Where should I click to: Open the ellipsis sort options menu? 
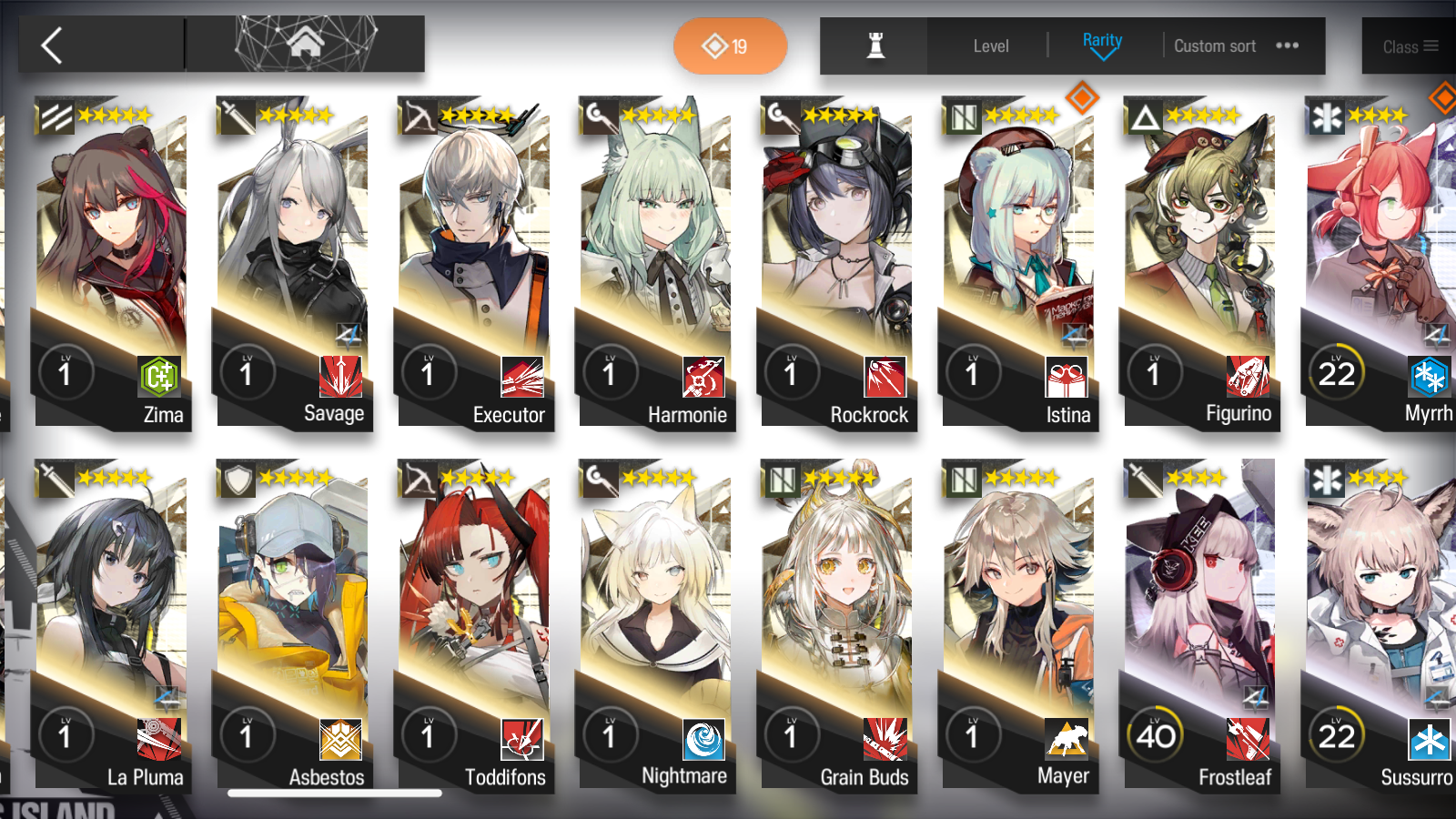point(1287,45)
